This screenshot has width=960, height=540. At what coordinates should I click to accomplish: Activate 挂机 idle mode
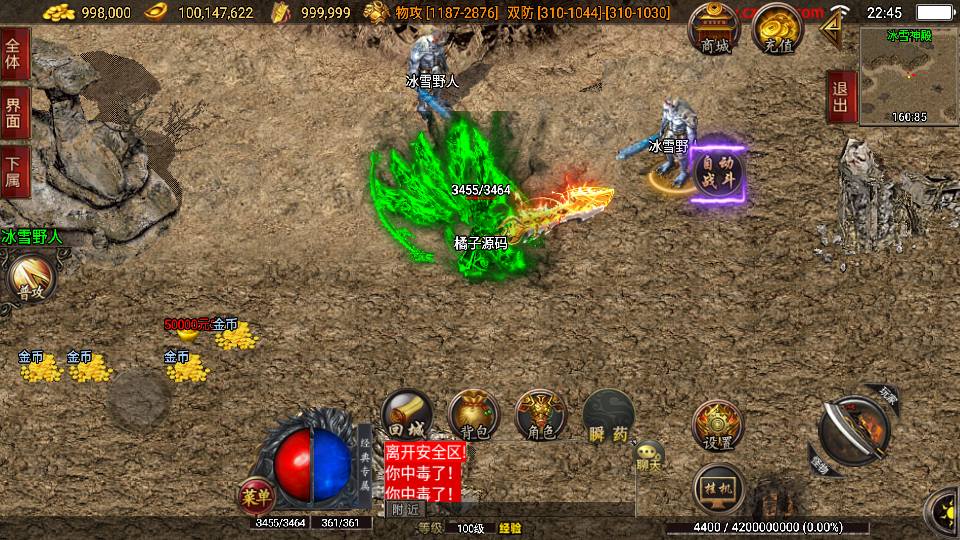[x=719, y=488]
